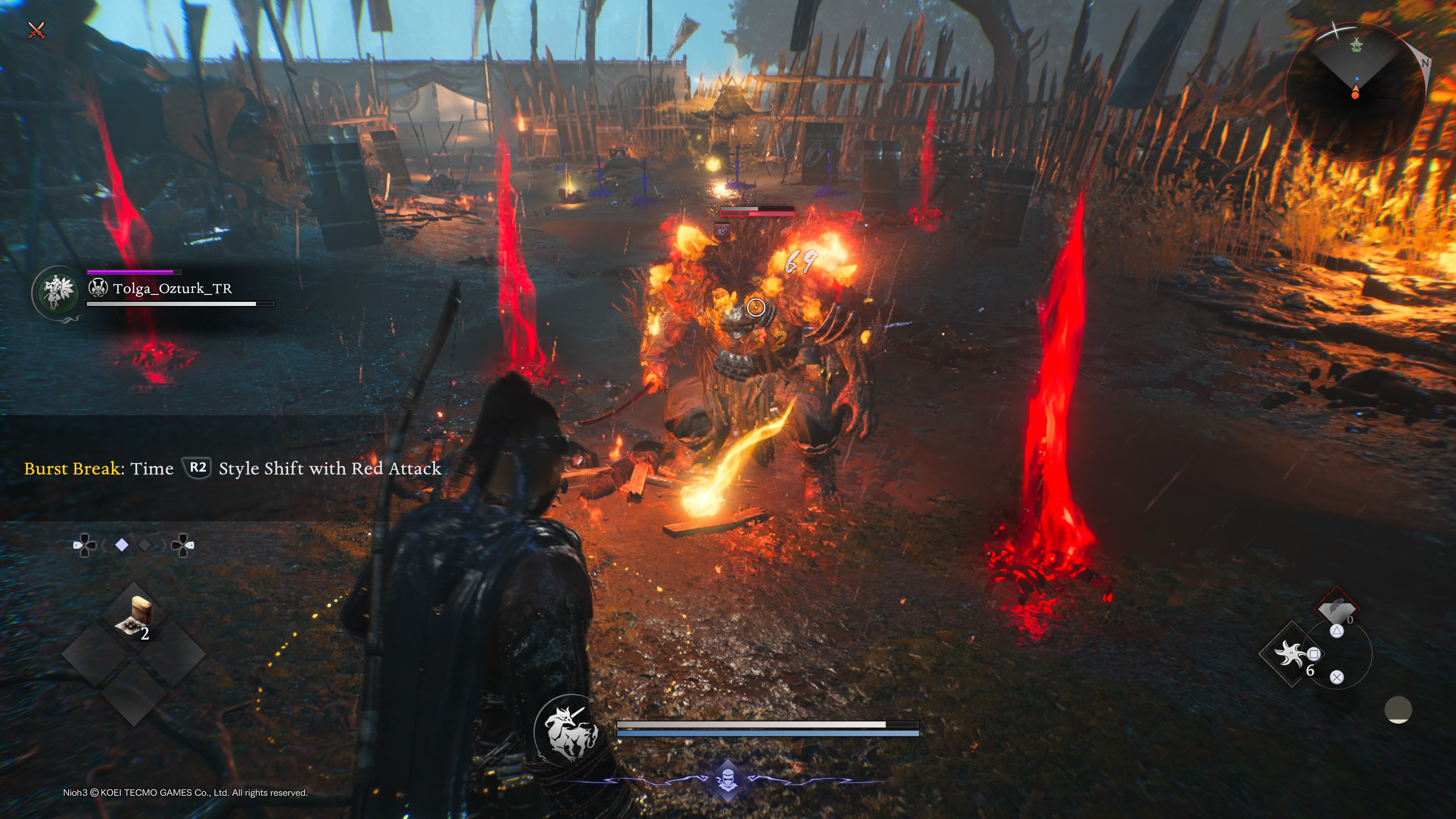The width and height of the screenshot is (1456, 819).
Task: Click the burn status icon above the enemy
Action: point(722,231)
